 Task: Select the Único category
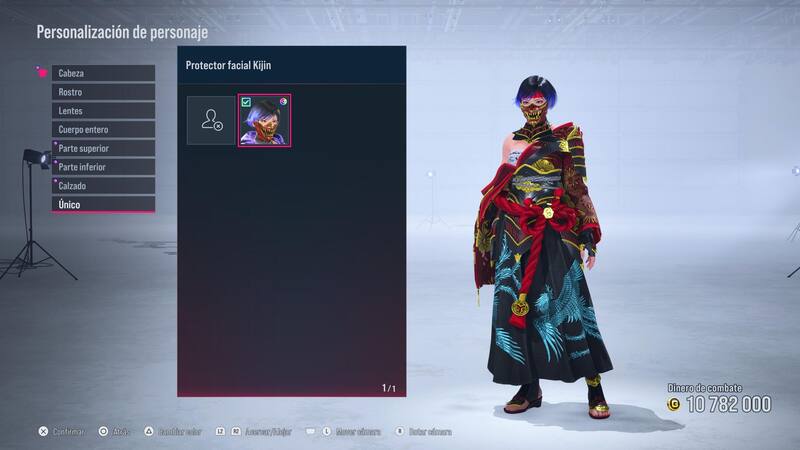104,205
